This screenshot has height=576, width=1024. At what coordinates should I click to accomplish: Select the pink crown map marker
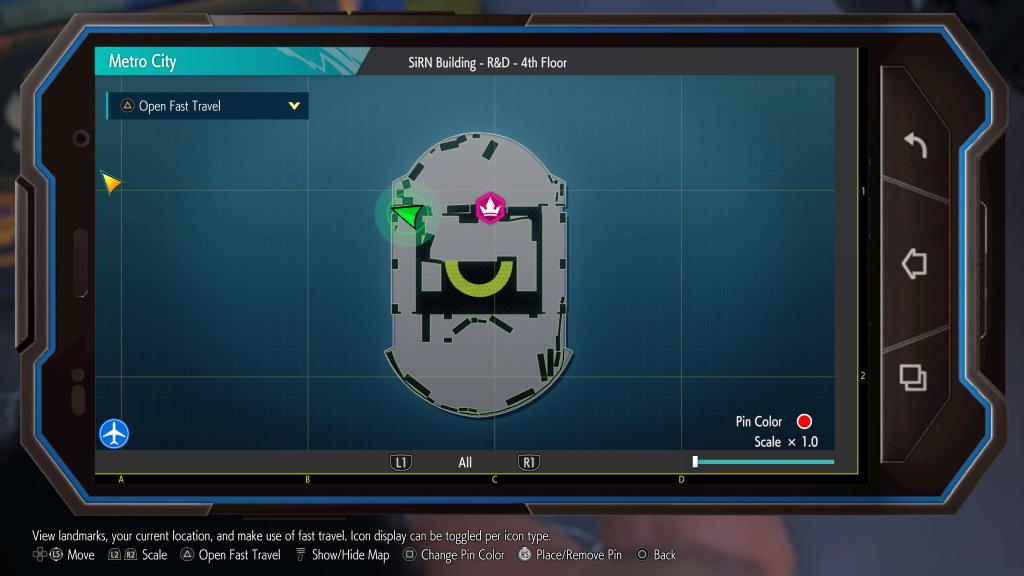(x=490, y=207)
